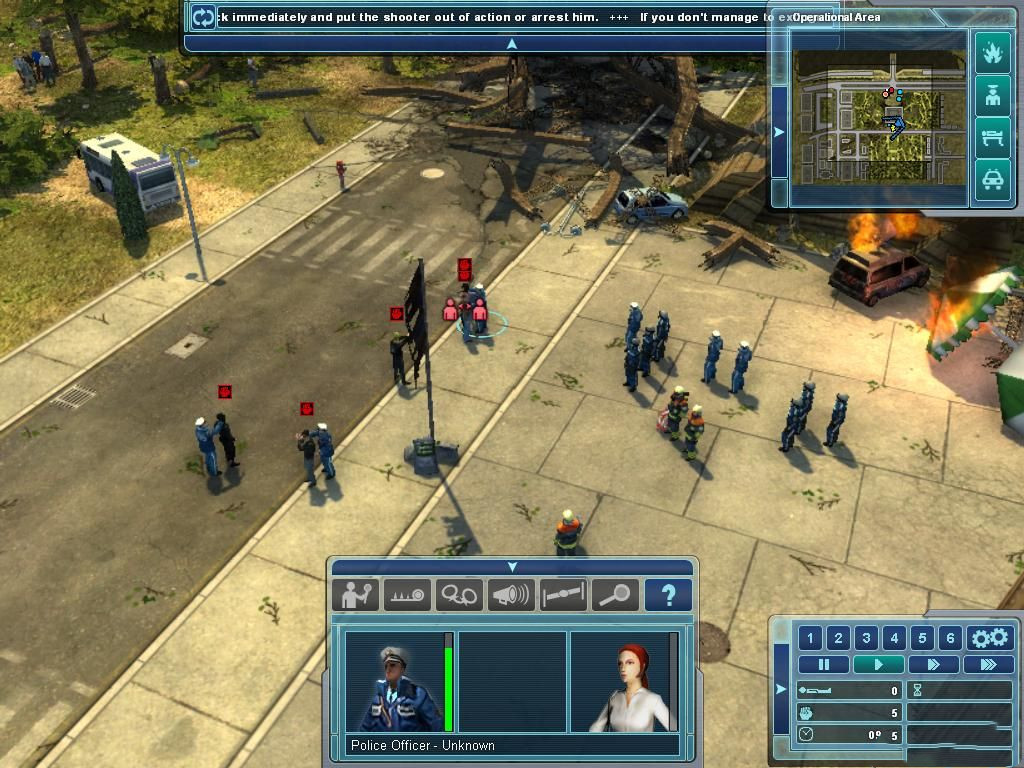Open the question mark help button
Image resolution: width=1024 pixels, height=768 pixels.
[x=668, y=595]
